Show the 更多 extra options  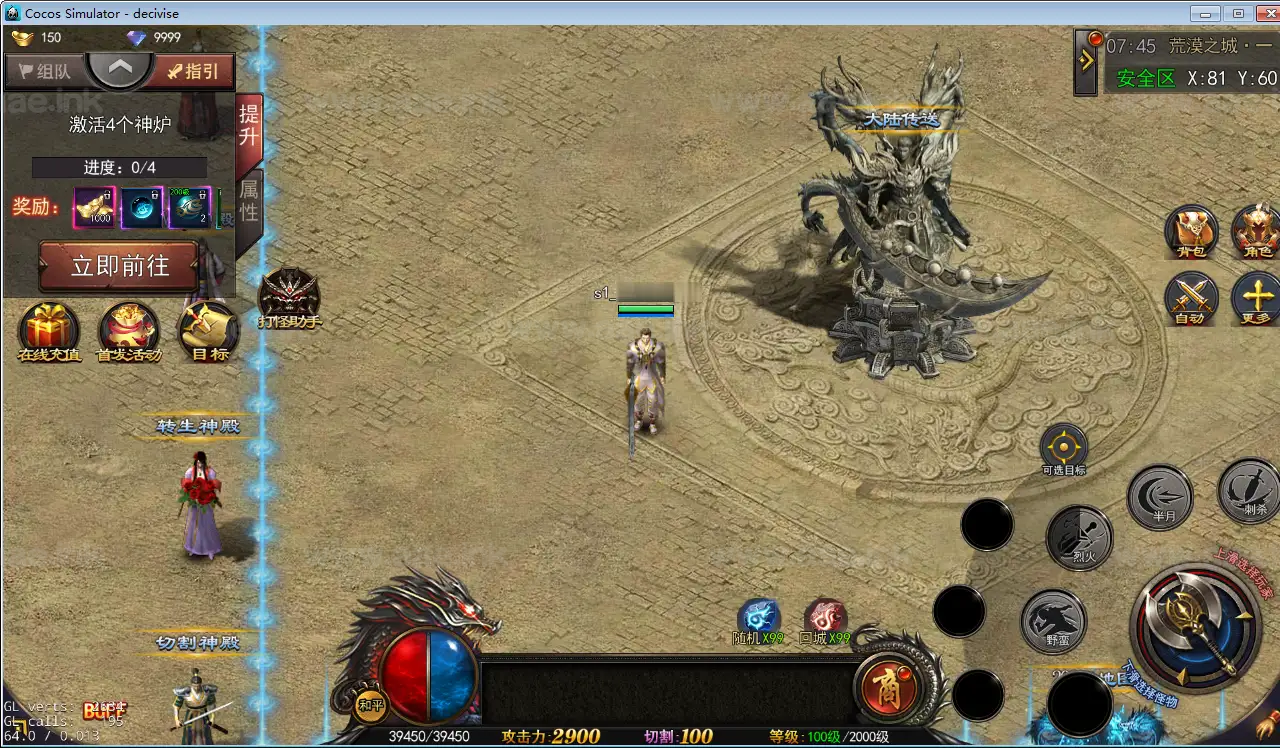(x=1255, y=298)
